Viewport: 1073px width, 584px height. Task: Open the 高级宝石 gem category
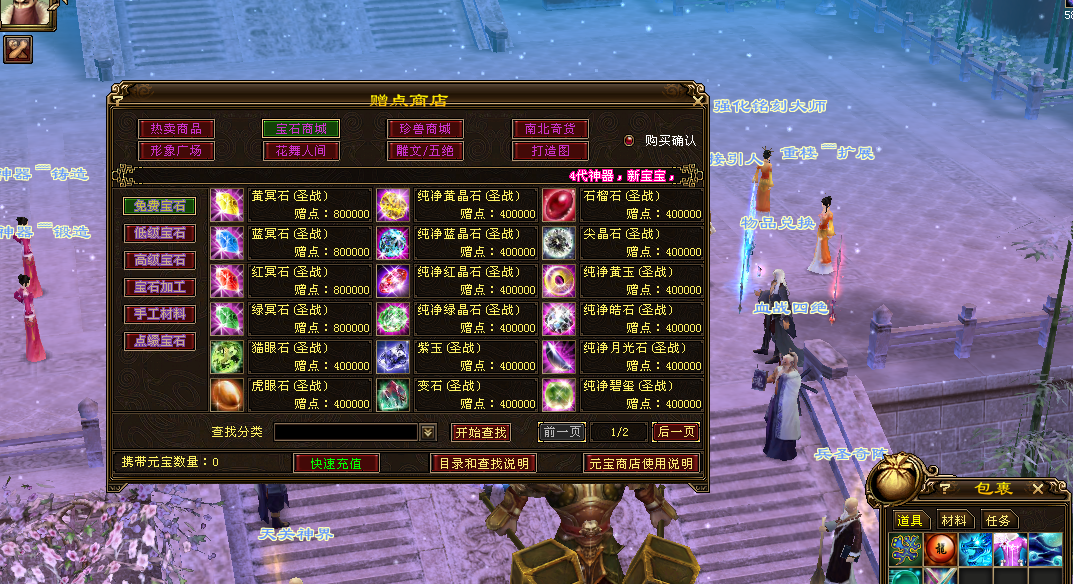(160, 260)
